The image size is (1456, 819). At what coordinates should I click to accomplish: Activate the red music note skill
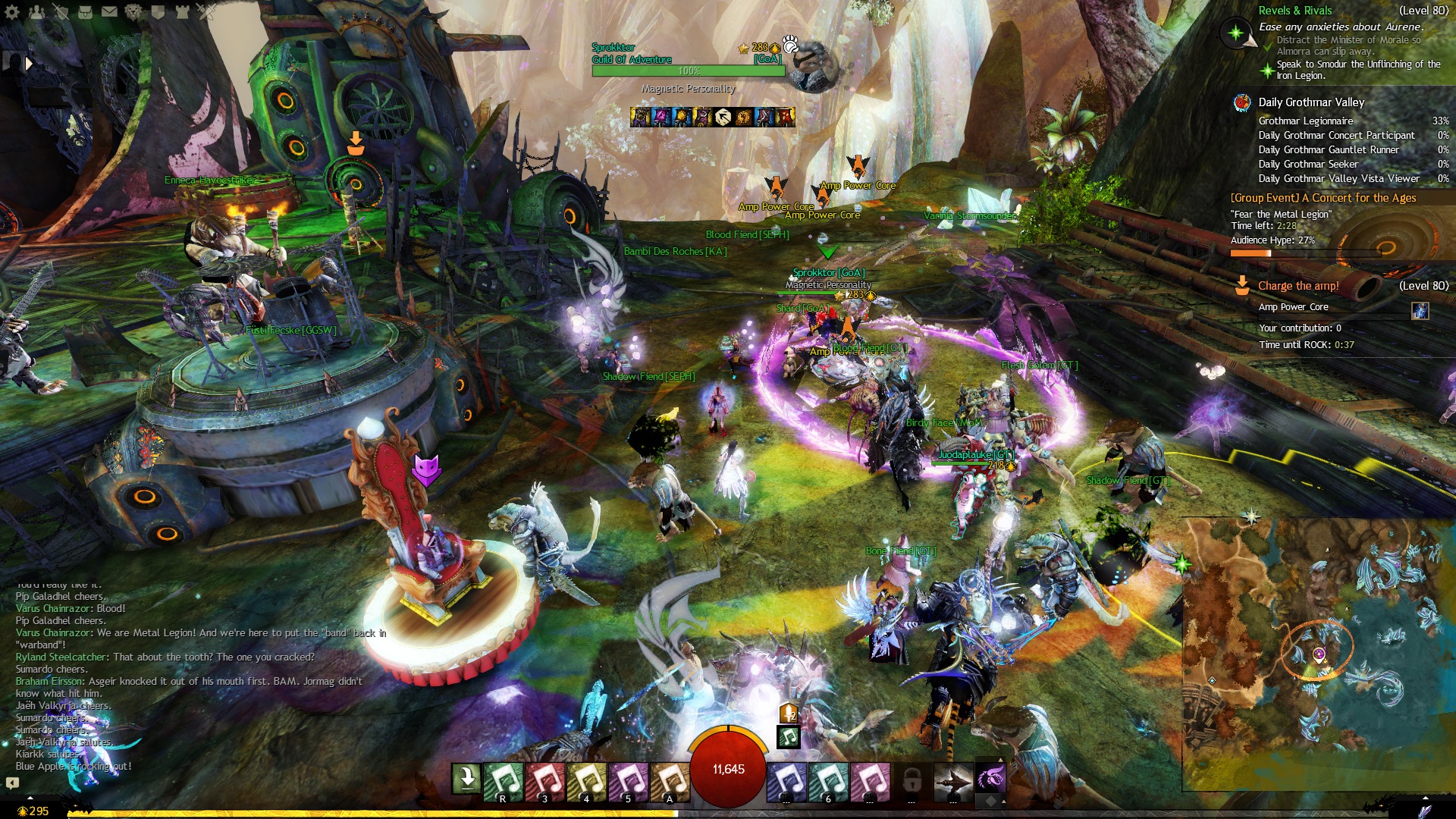[x=545, y=780]
